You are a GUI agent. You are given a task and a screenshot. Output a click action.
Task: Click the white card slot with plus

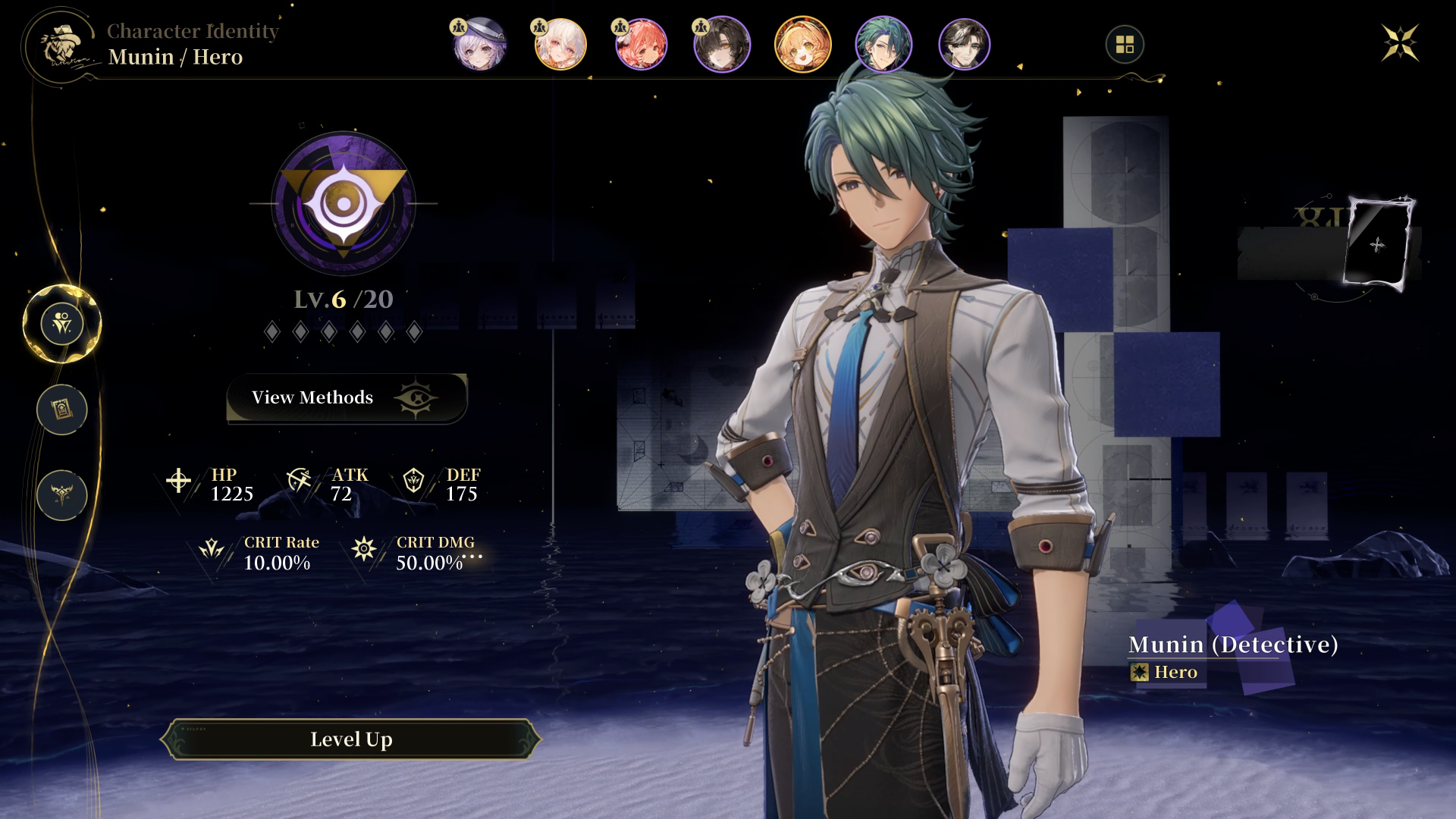[x=1377, y=244]
